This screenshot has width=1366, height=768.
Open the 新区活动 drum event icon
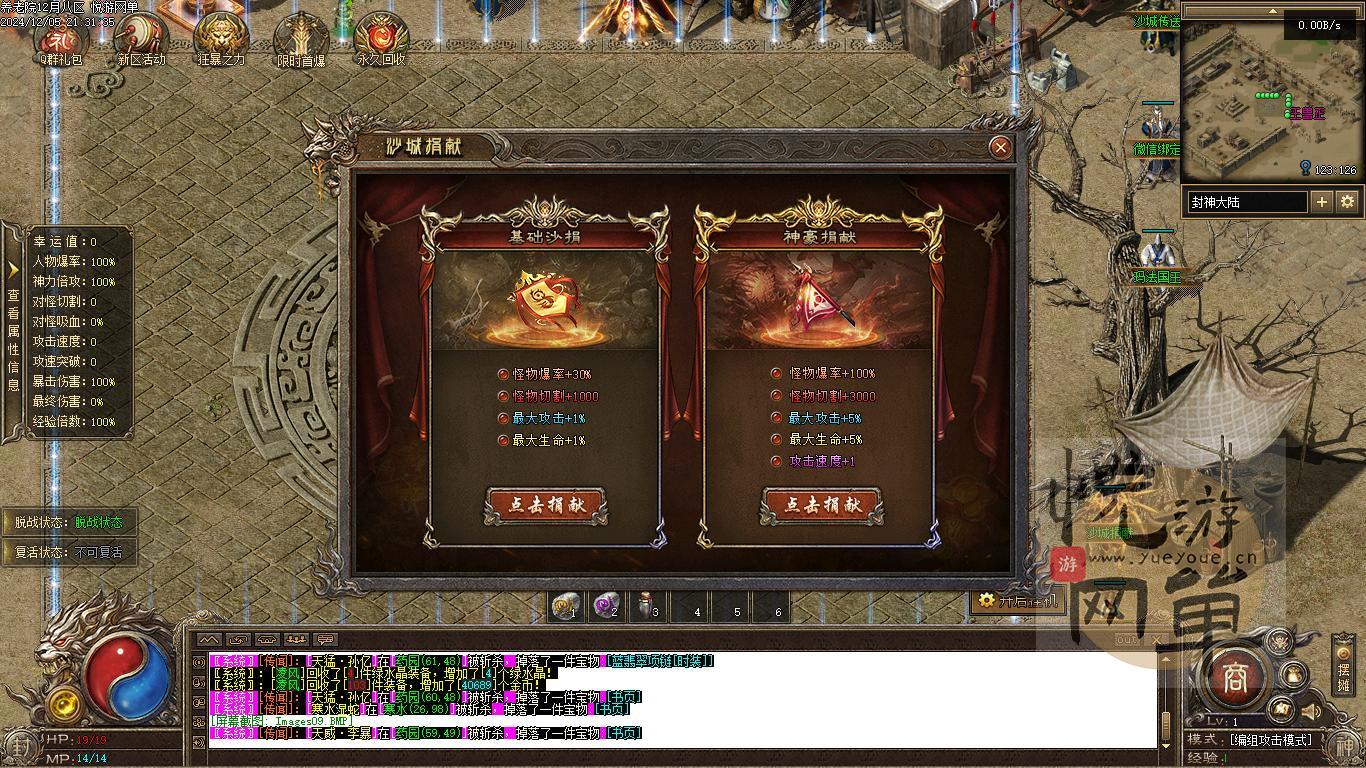click(141, 40)
